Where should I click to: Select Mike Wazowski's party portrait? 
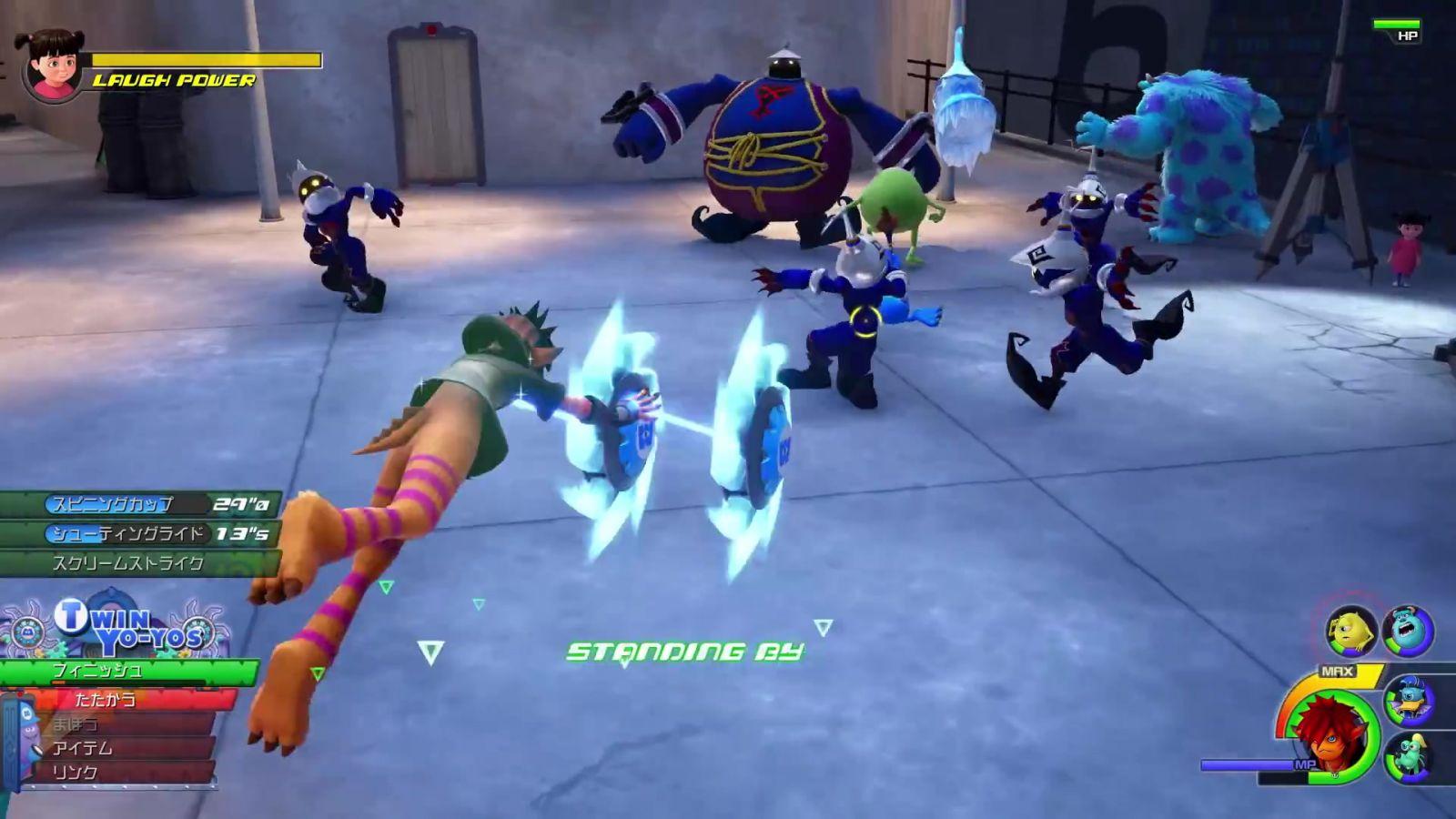pyautogui.click(x=1350, y=631)
